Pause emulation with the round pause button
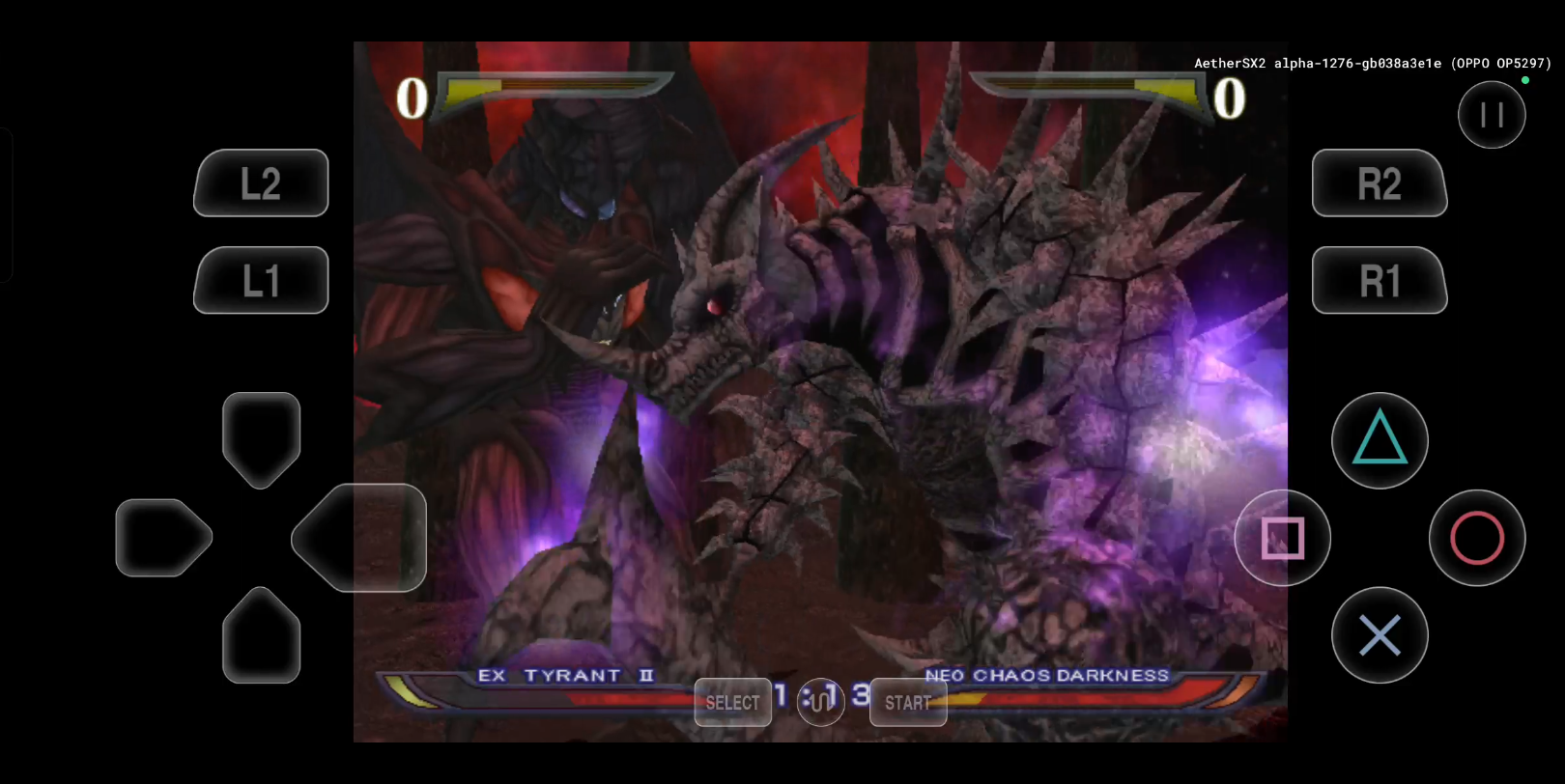This screenshot has height=784, width=1565. coord(1492,115)
